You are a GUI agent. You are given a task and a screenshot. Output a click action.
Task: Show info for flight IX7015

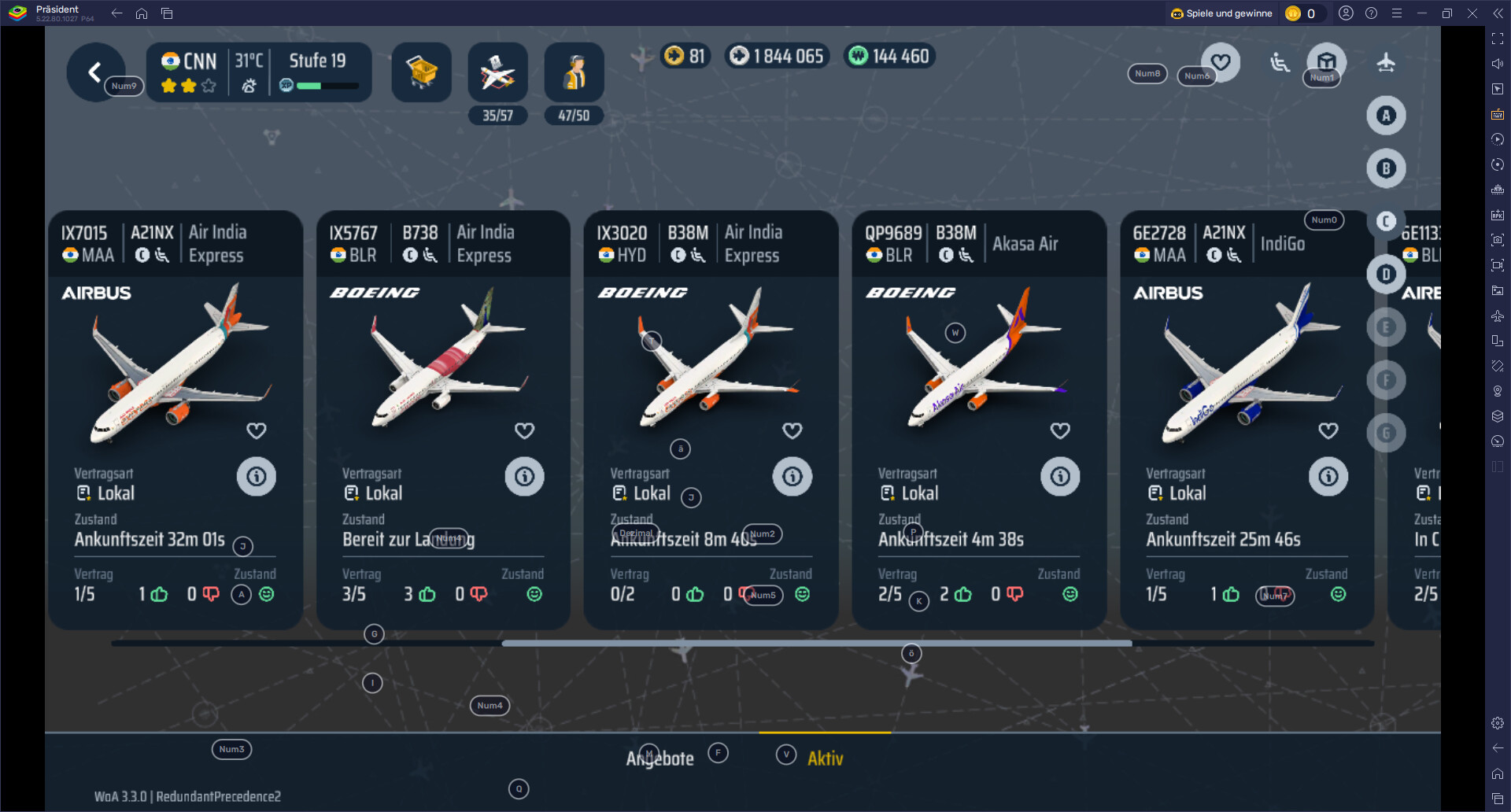(x=257, y=476)
